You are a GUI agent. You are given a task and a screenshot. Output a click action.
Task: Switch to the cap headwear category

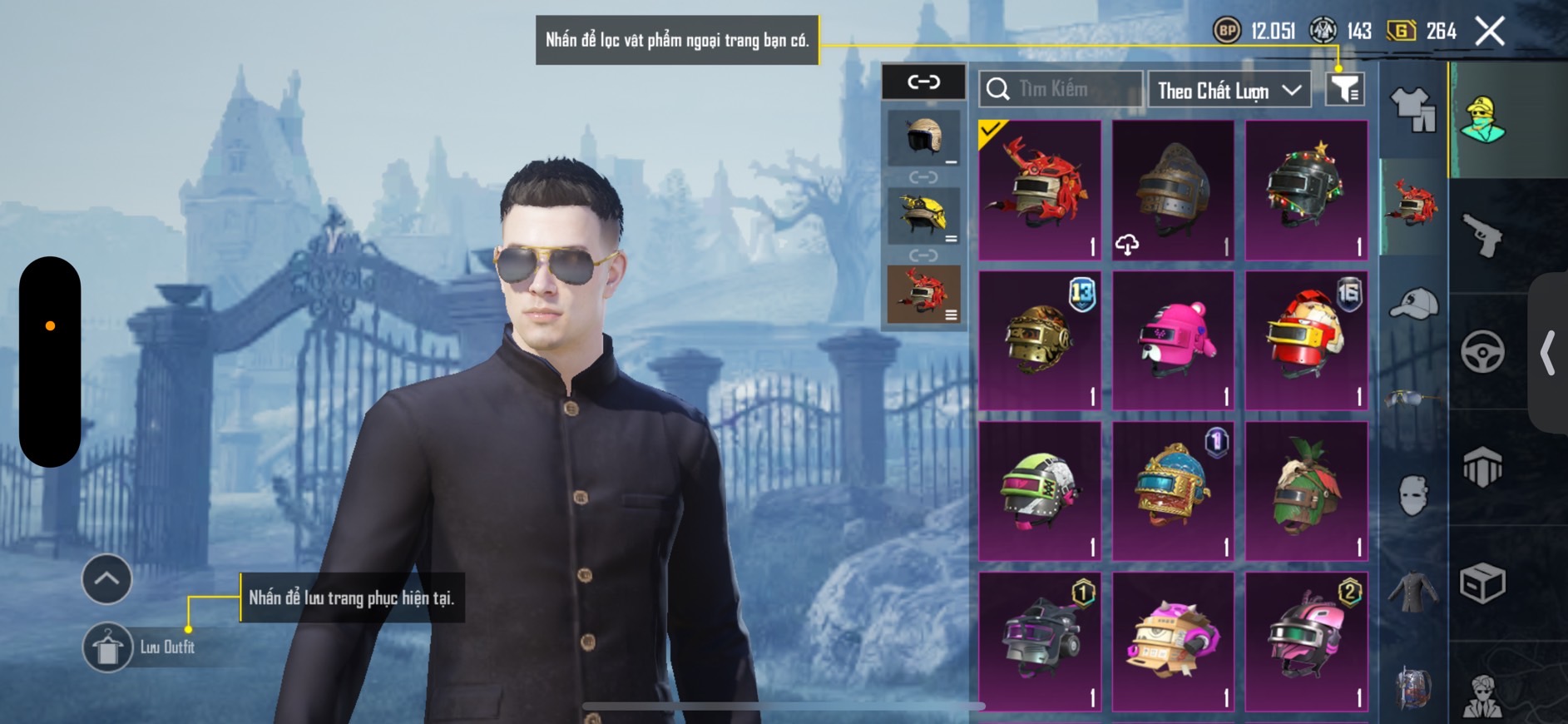(1413, 303)
